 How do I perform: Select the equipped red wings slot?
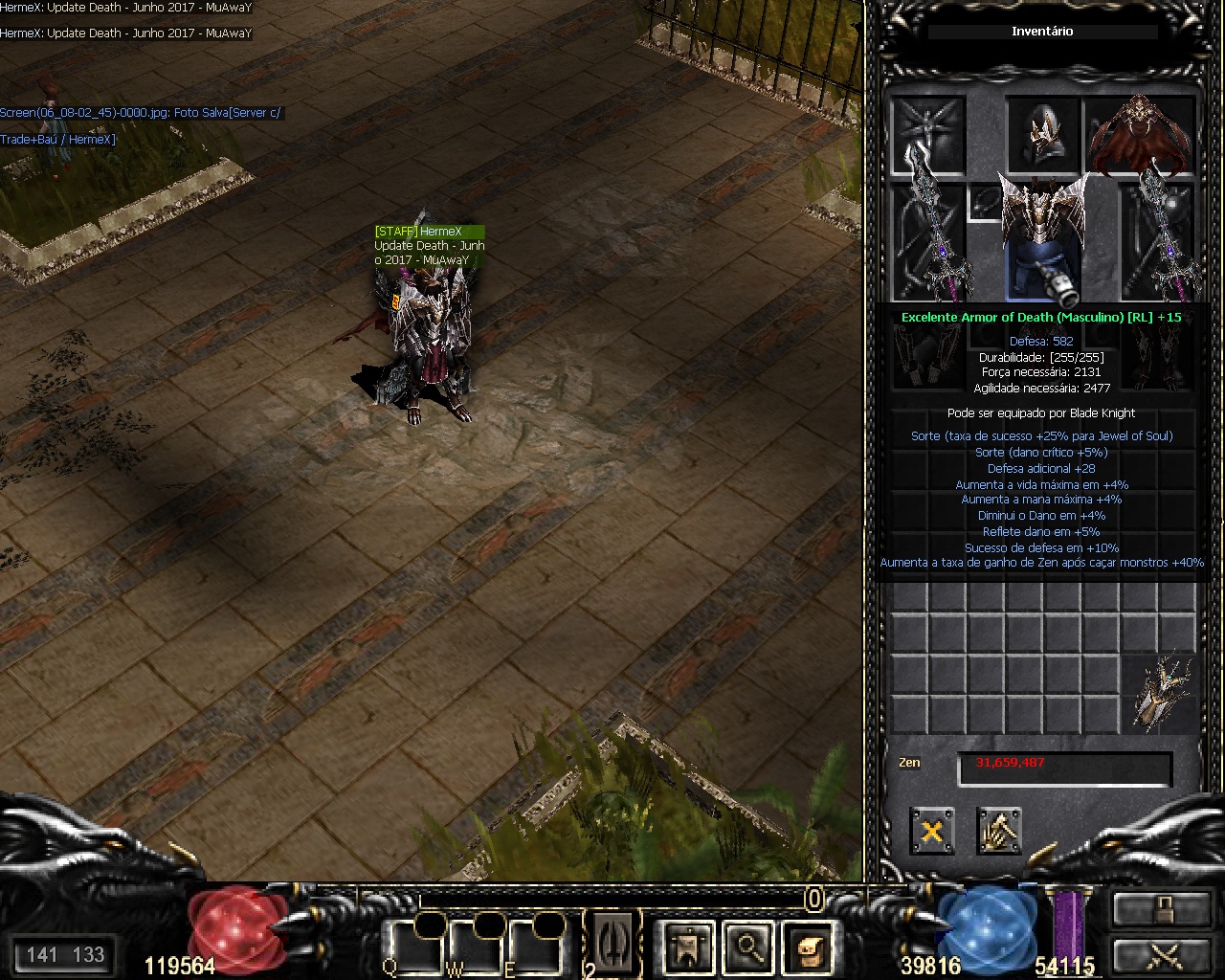pyautogui.click(x=1142, y=134)
